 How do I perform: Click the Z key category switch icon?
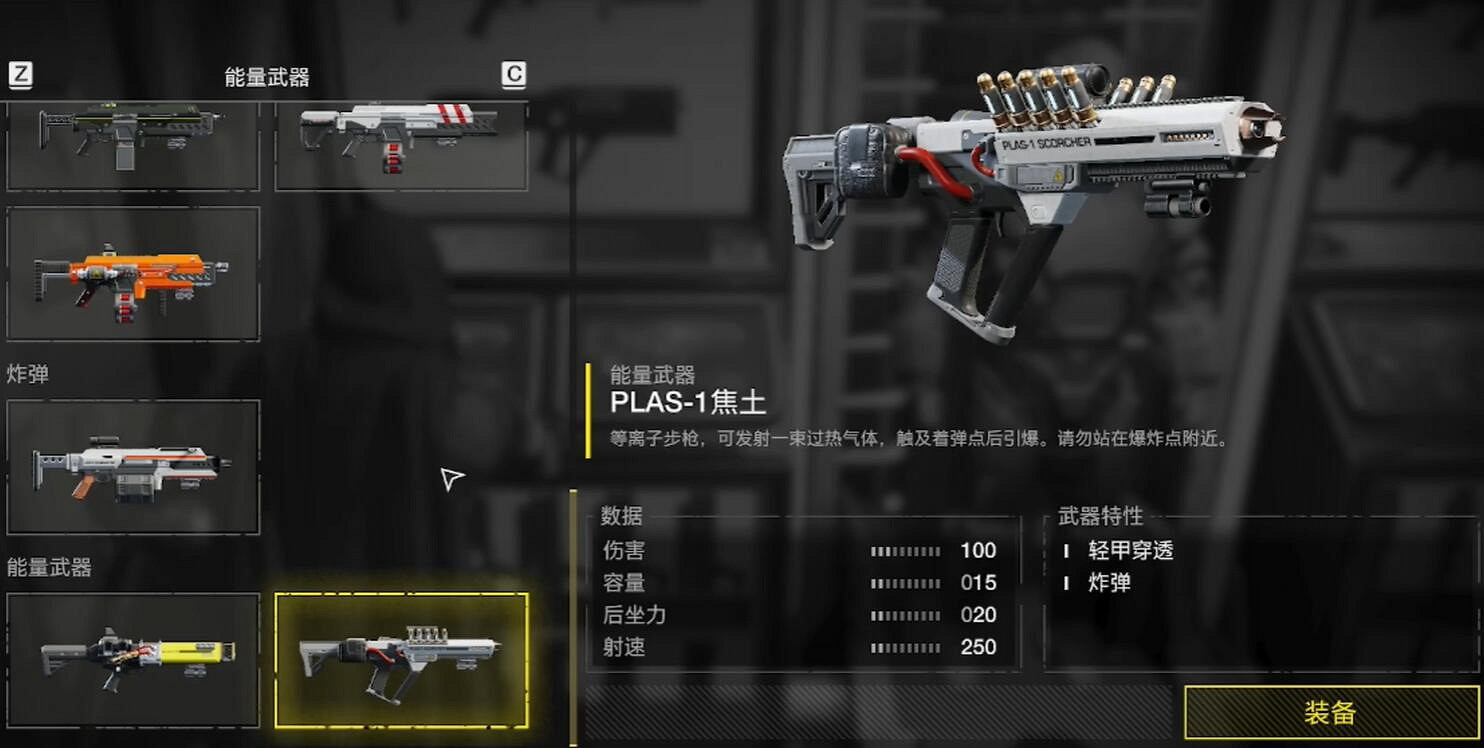point(20,73)
